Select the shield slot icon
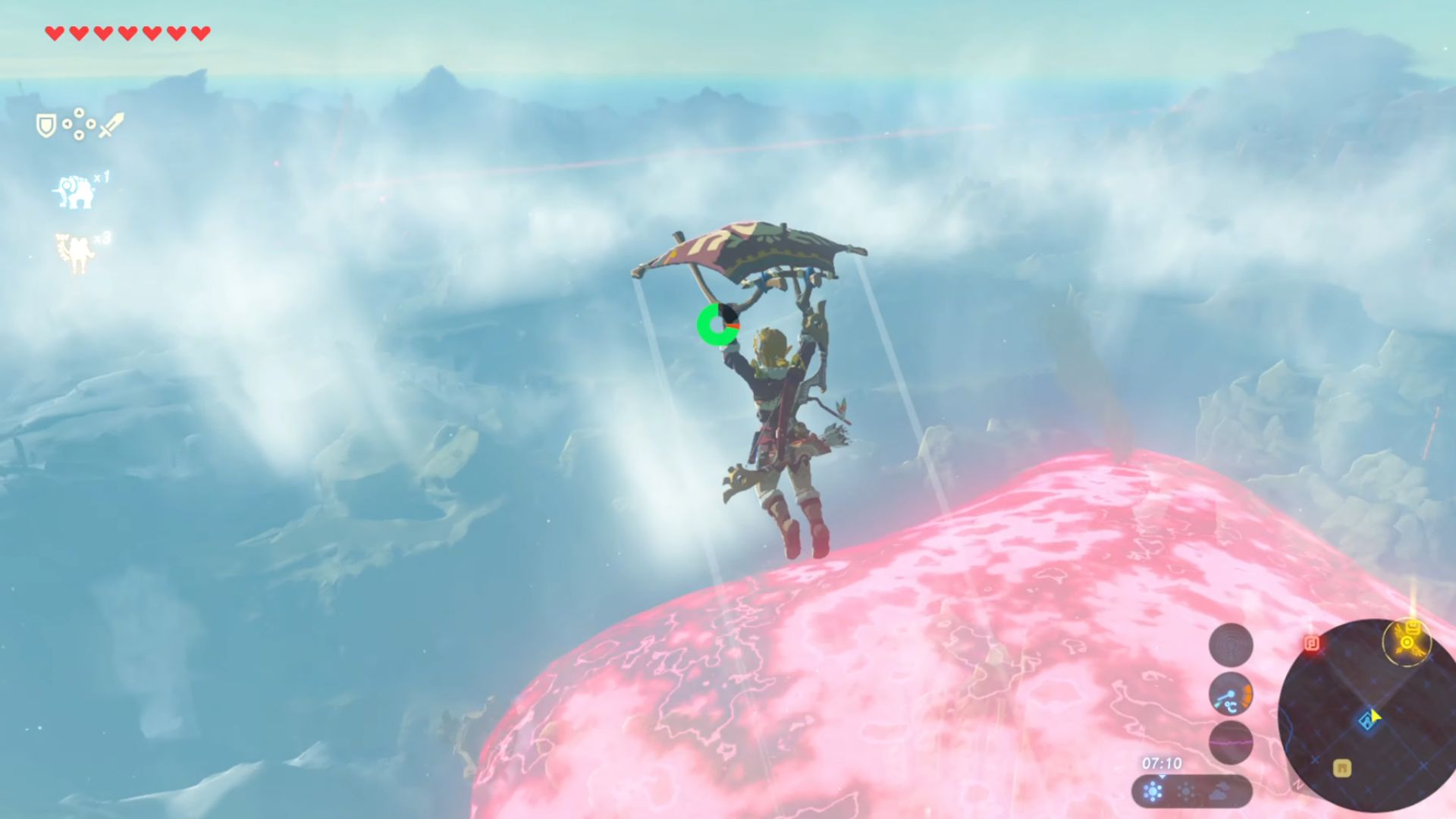This screenshot has width=1456, height=819. (45, 124)
